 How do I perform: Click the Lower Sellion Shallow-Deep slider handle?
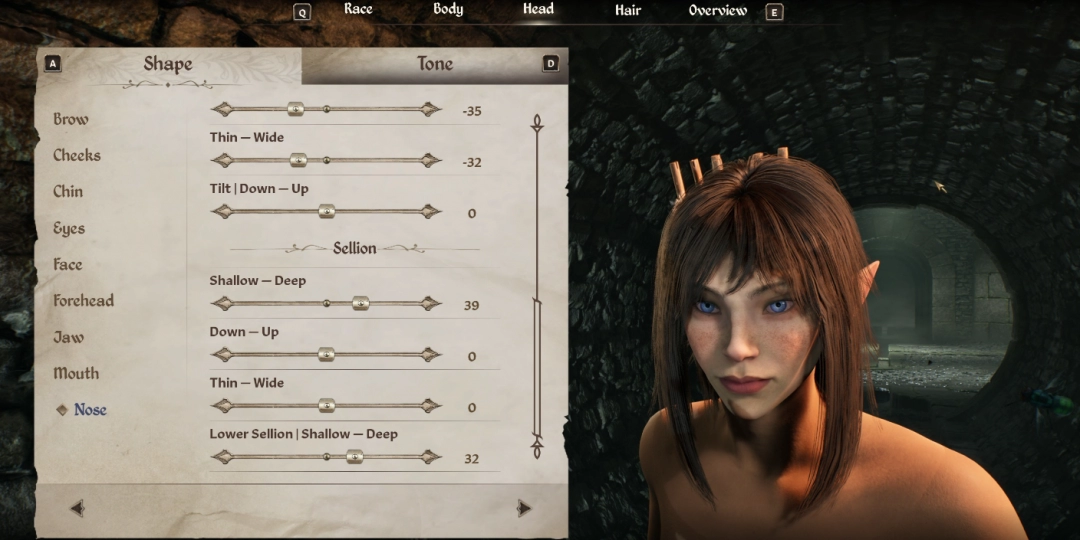tap(354, 457)
